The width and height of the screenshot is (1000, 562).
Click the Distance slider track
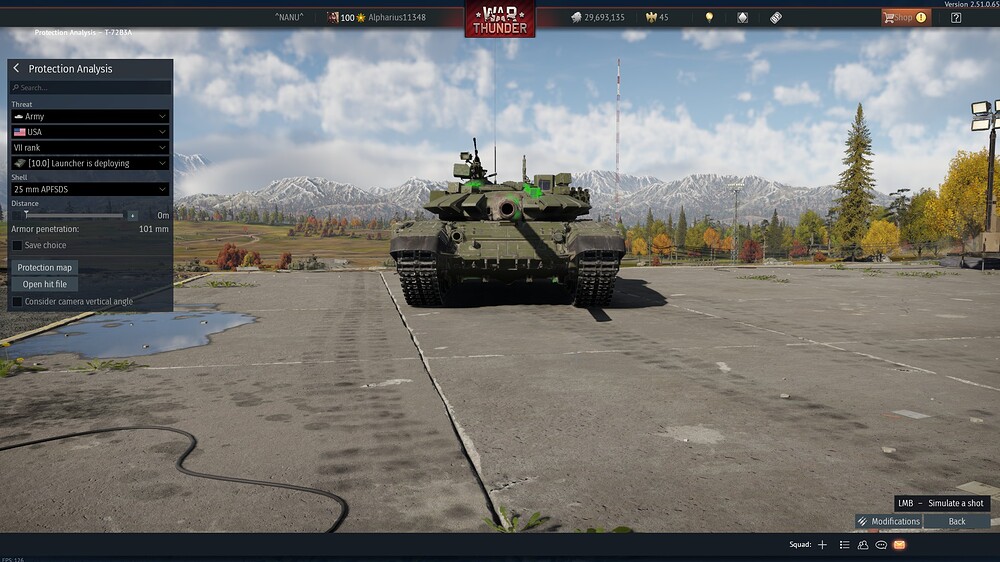click(75, 215)
